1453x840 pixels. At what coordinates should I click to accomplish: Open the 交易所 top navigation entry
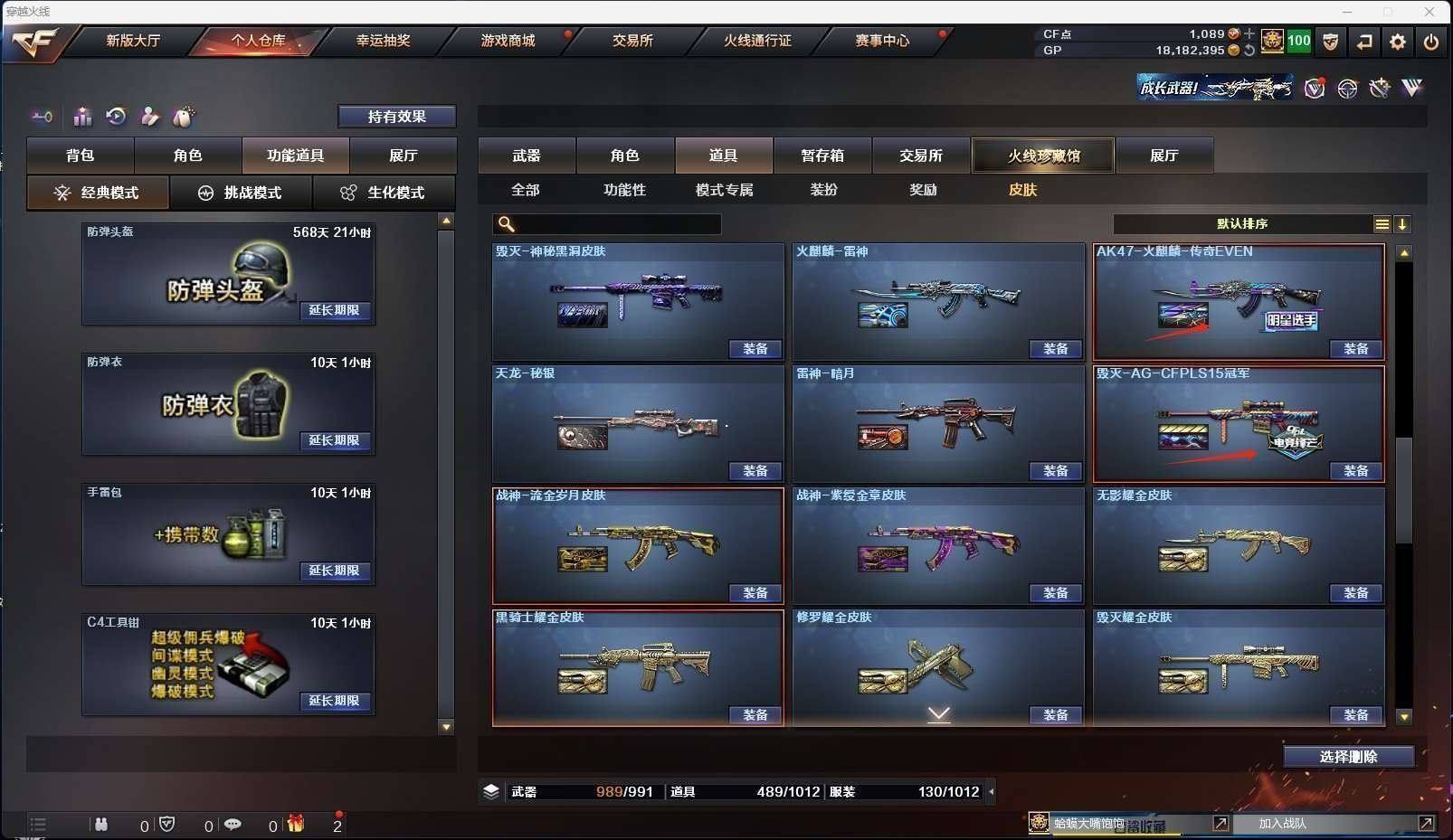[632, 41]
